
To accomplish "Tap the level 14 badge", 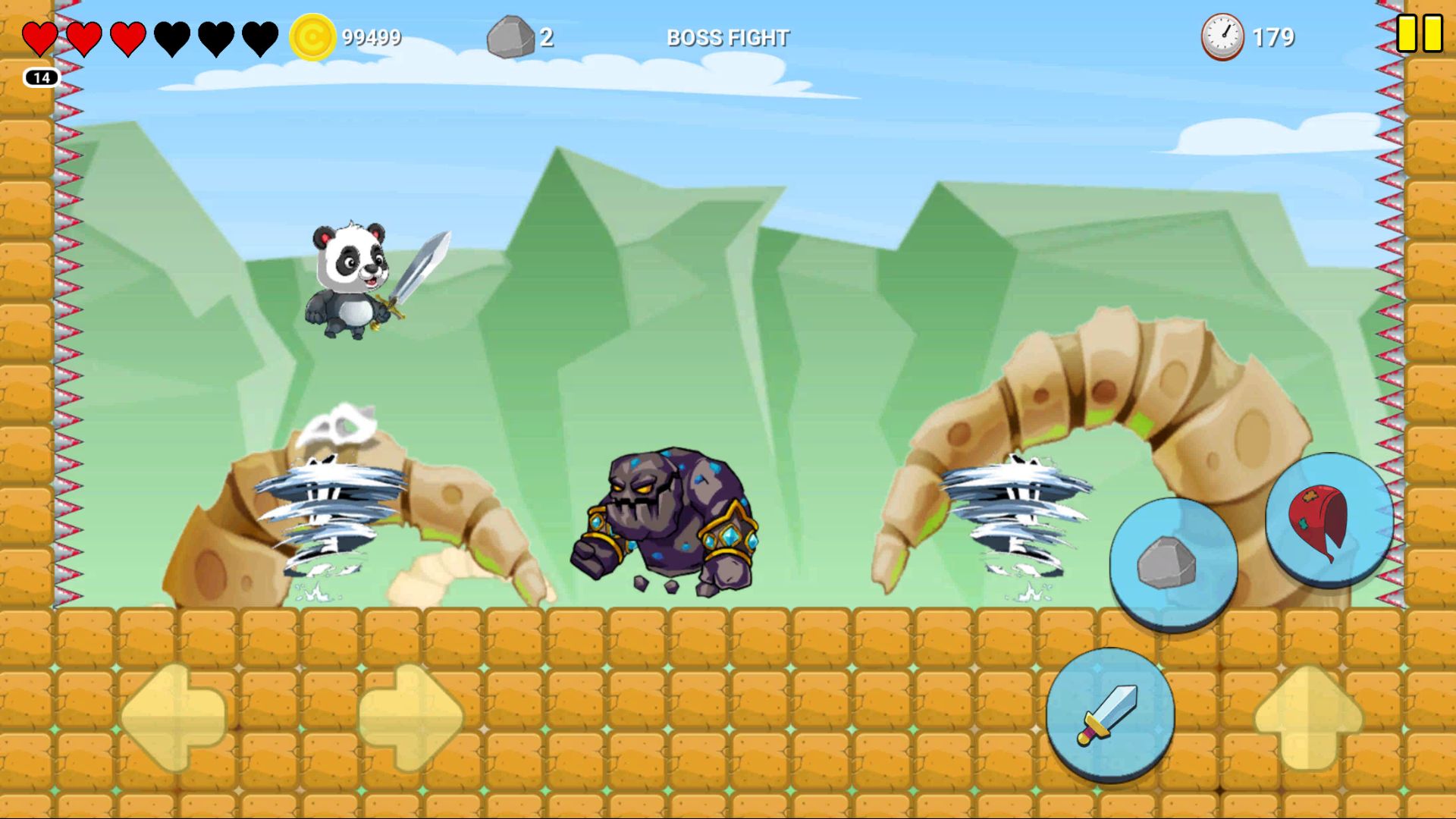I will pos(43,76).
